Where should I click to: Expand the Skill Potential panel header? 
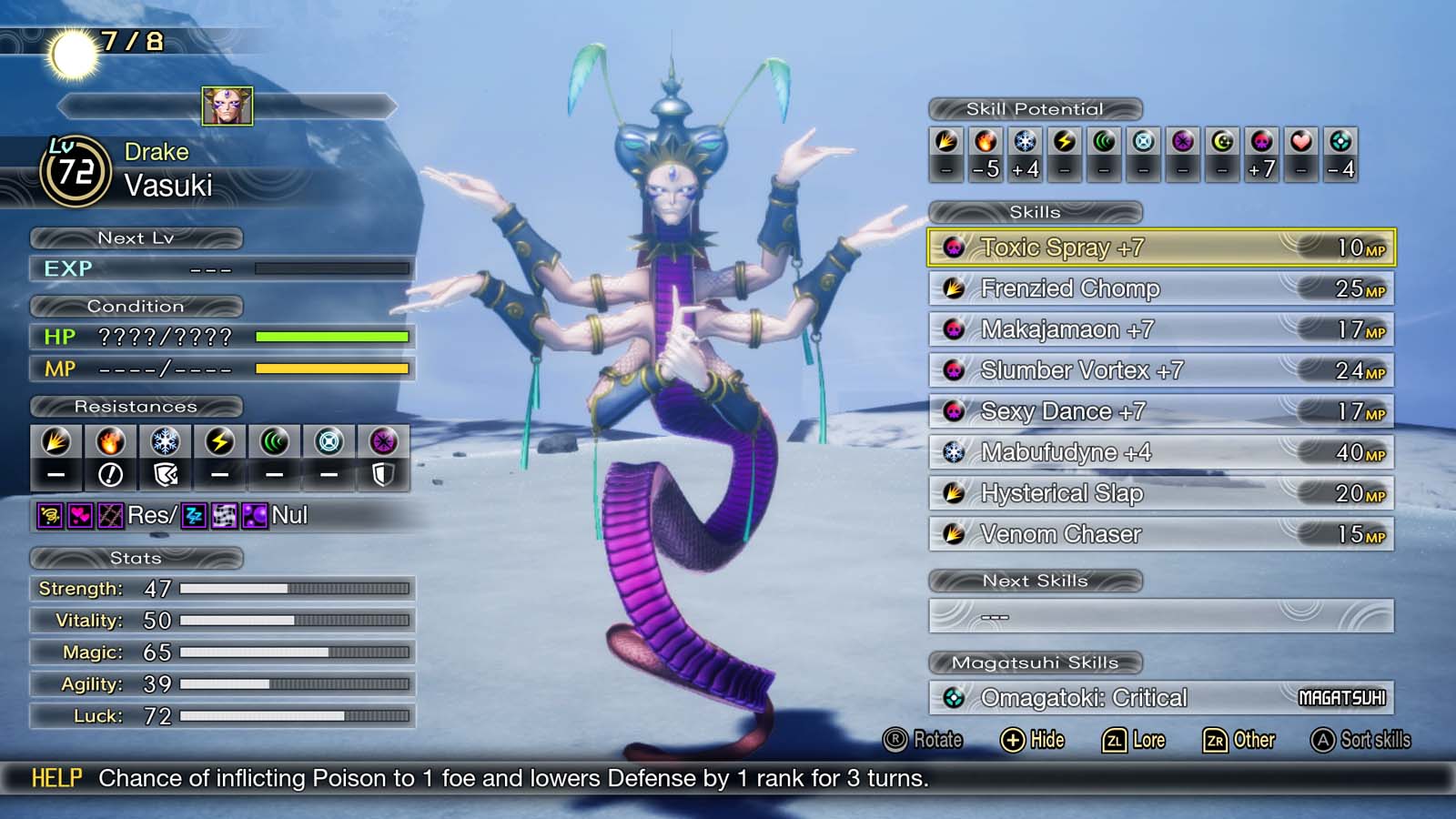(1035, 109)
